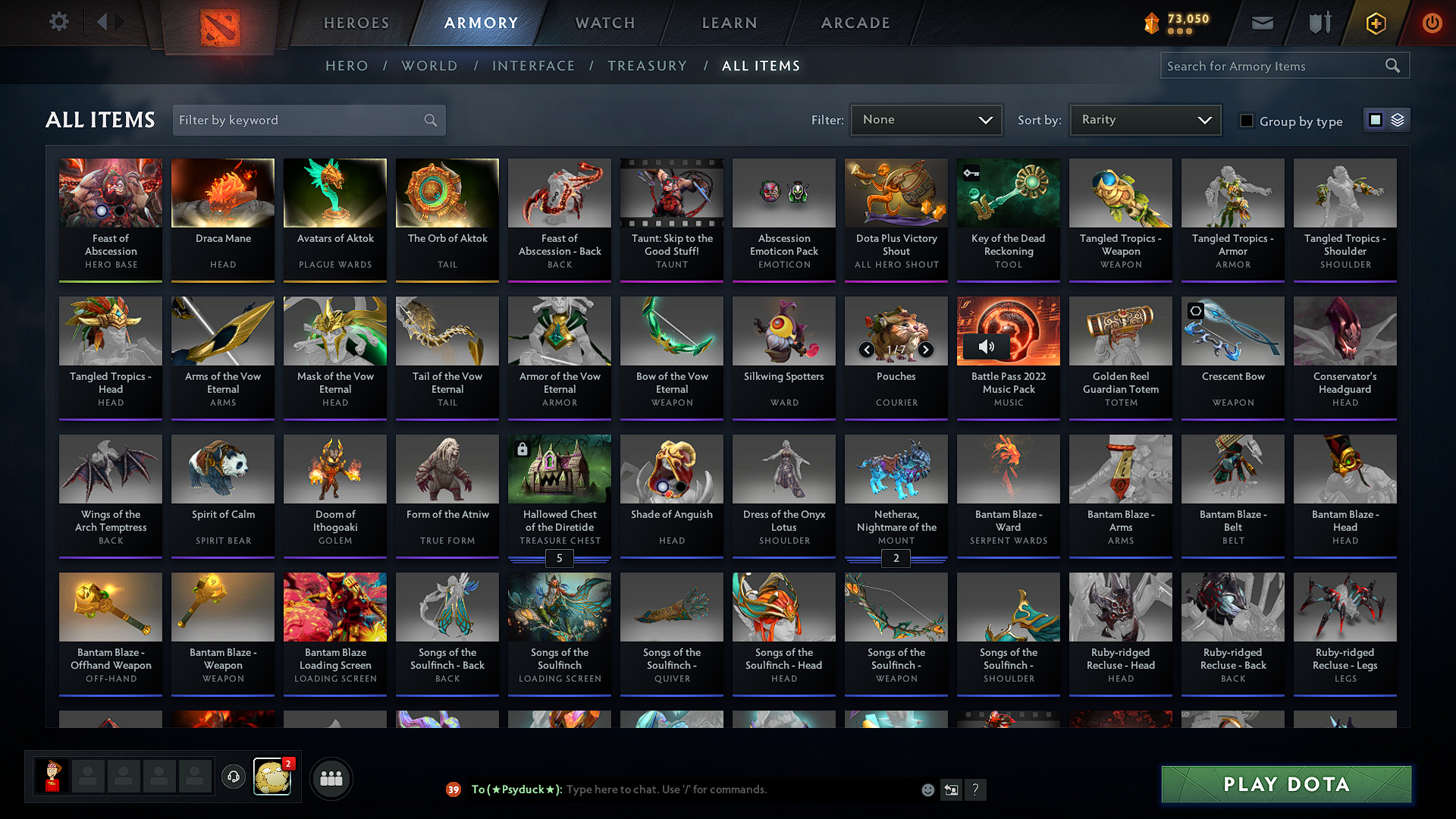
Task: Switch to the WATCH tab
Action: point(604,23)
